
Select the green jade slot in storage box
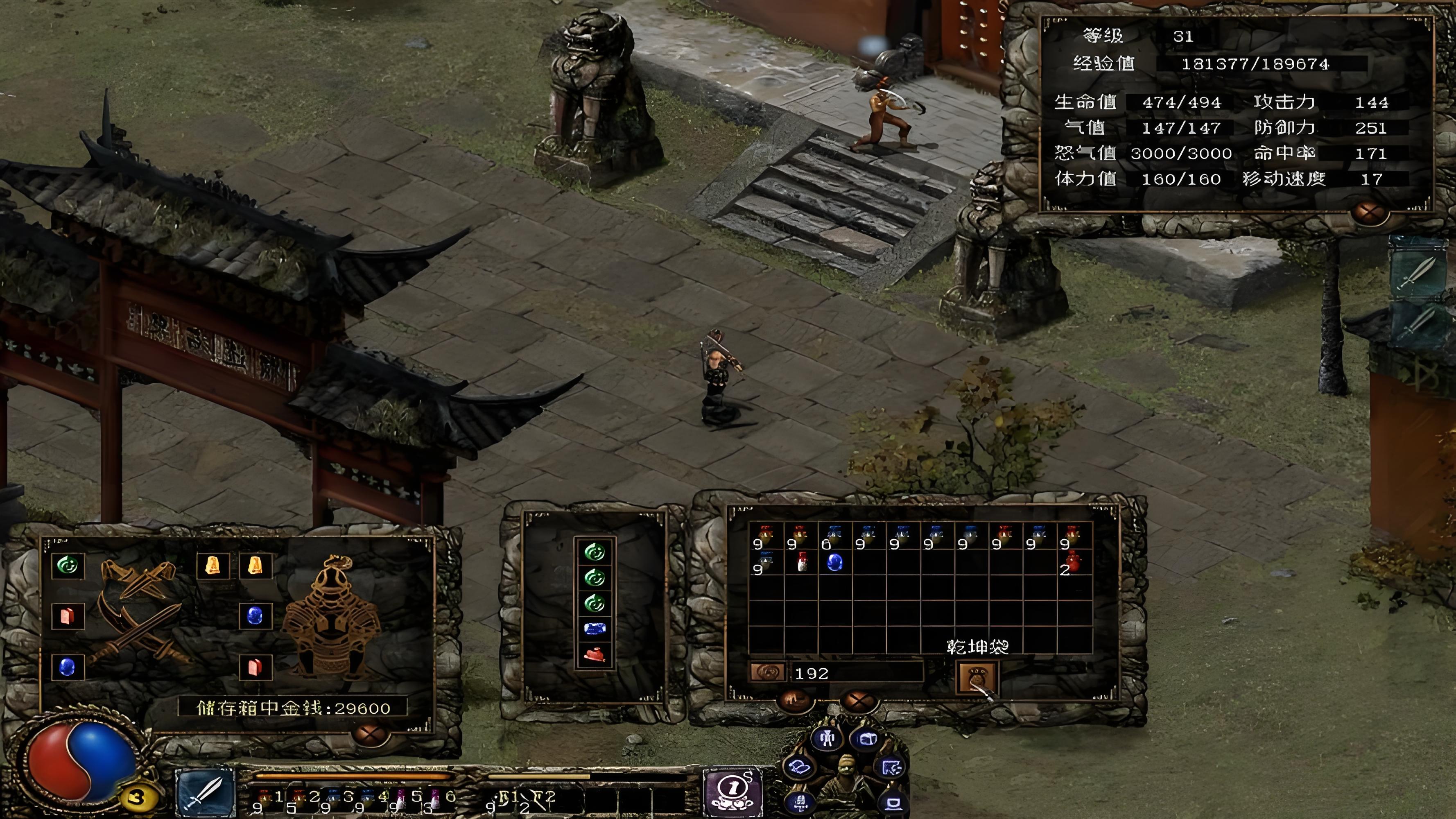67,565
